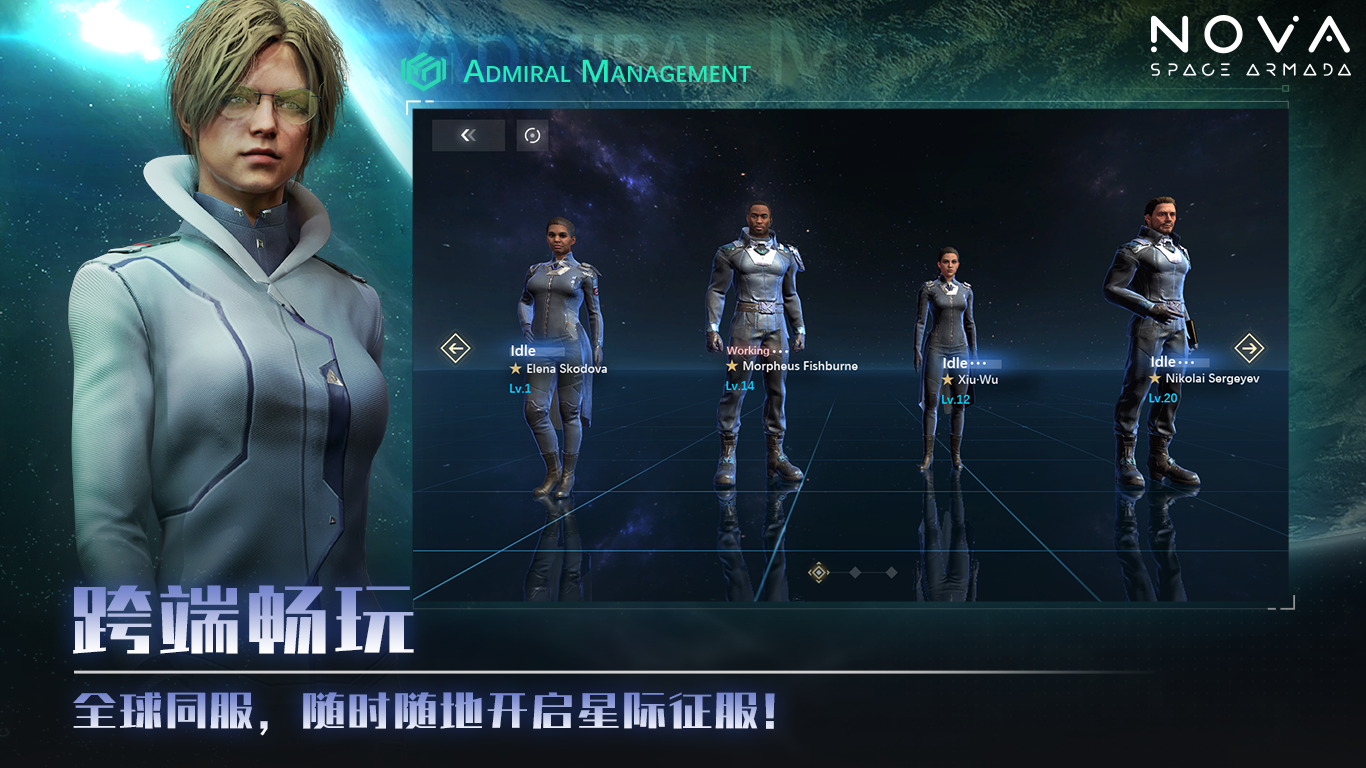The image size is (1366, 768).
Task: Go back using the double-chevron button
Action: tap(468, 136)
